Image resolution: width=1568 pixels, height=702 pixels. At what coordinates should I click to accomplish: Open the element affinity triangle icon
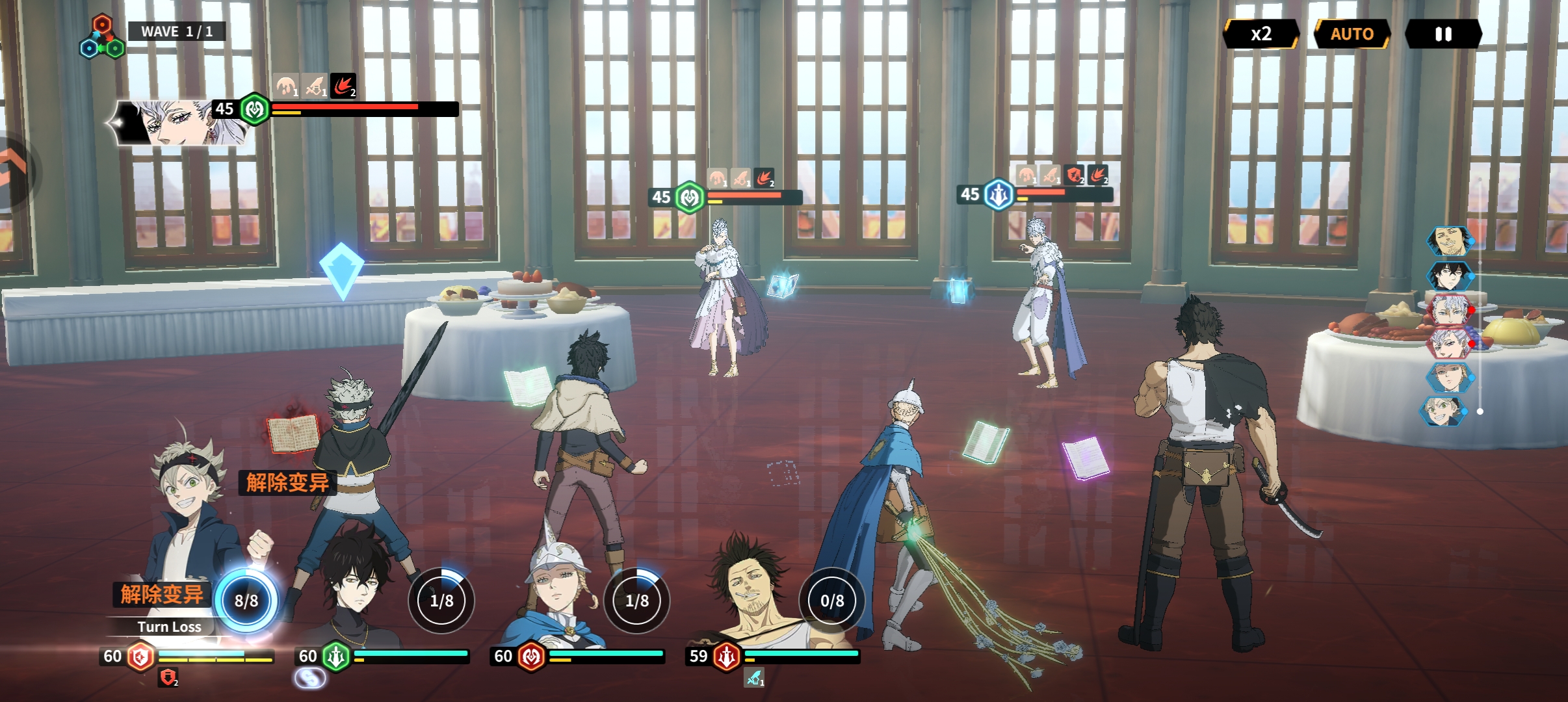click(x=102, y=38)
